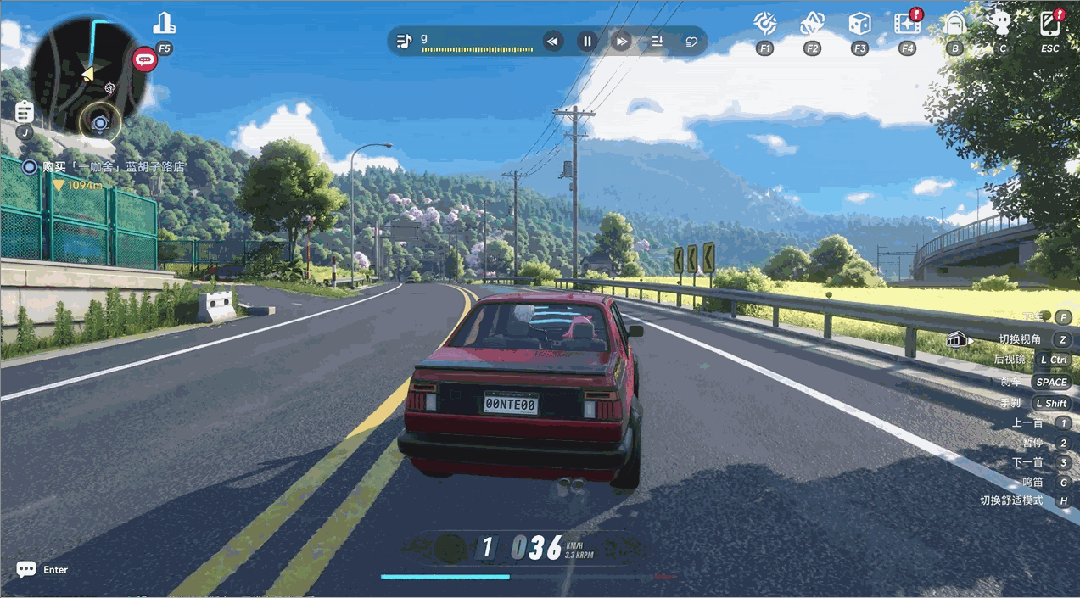Open the phone main menu icon
The image size is (1080, 598).
pos(1050,23)
